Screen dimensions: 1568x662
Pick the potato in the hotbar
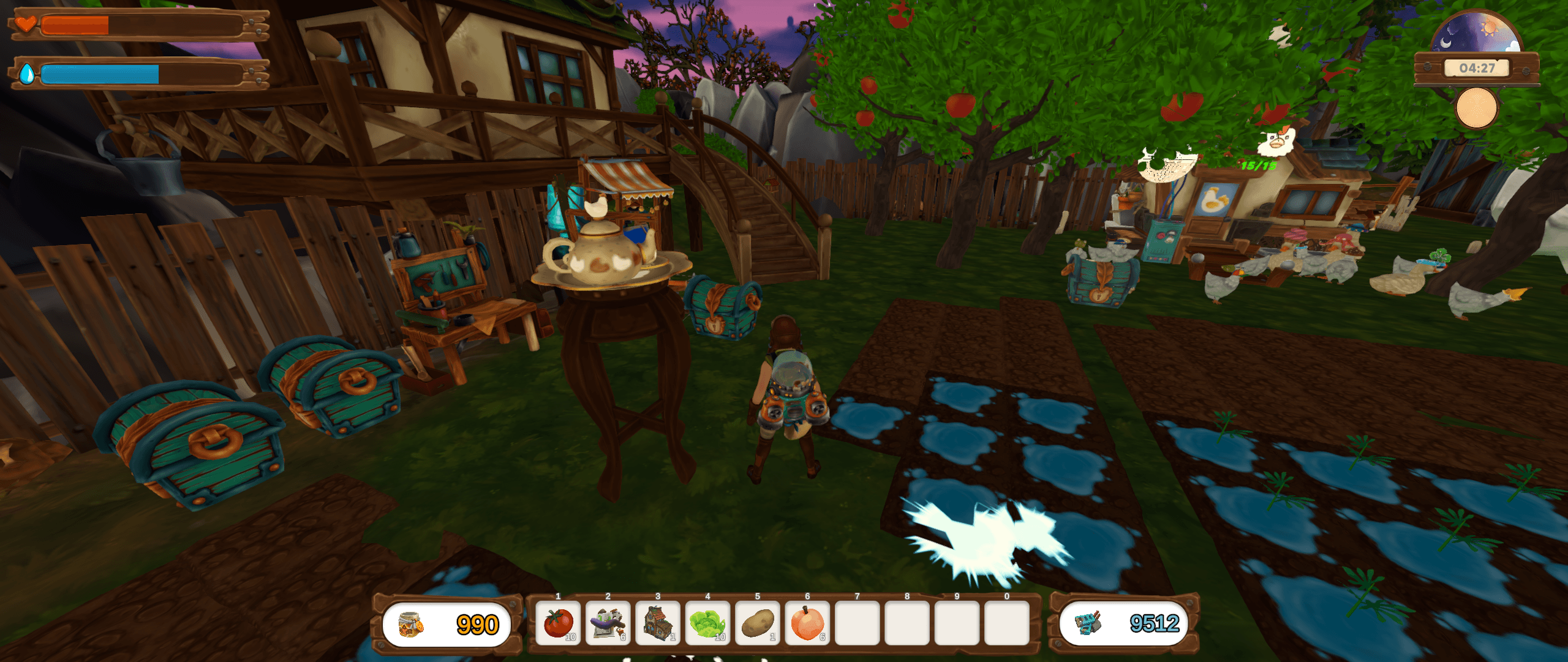(758, 623)
